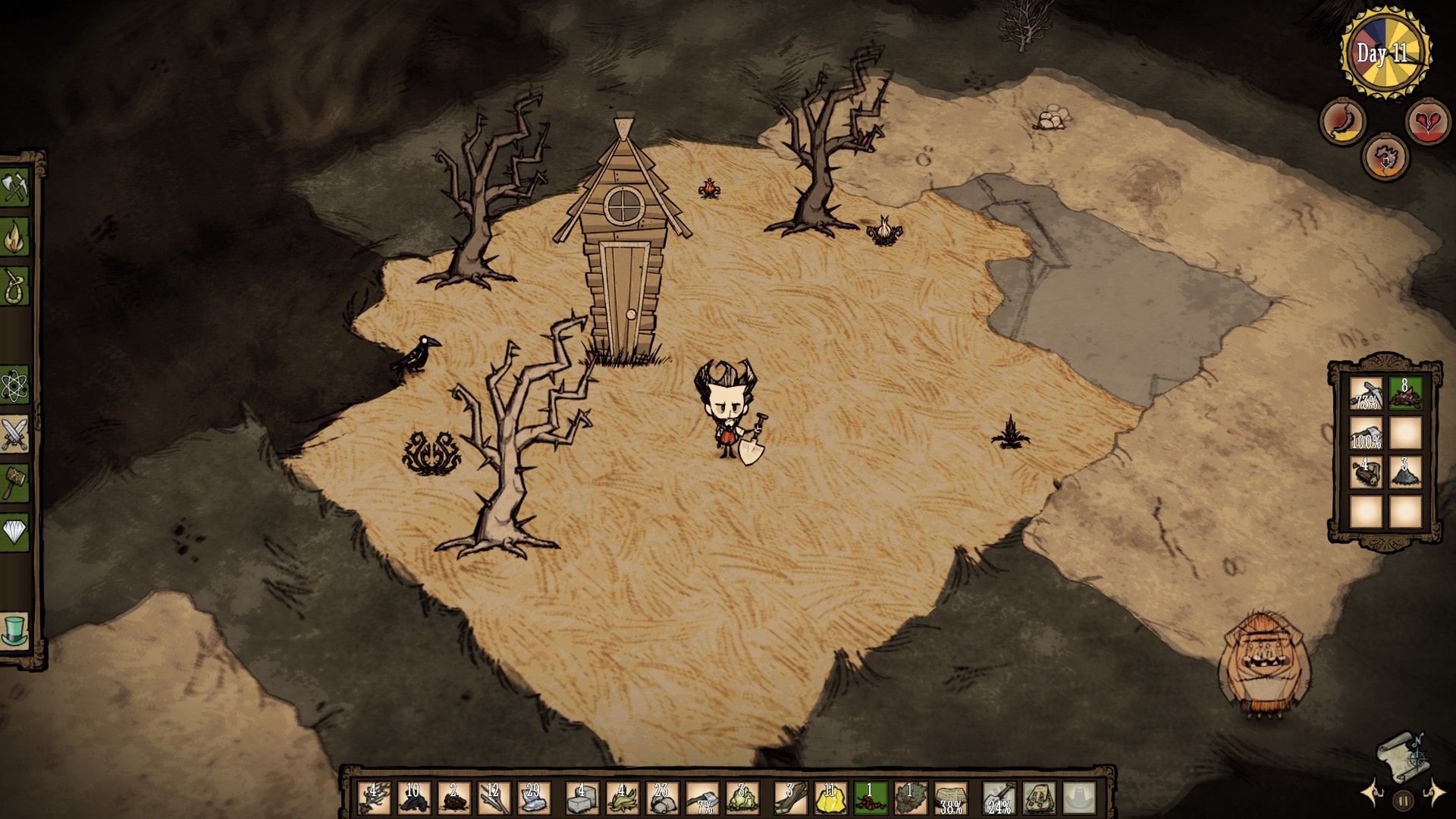Switch to the Refine diamond tab
The width and height of the screenshot is (1456, 819).
14,531
